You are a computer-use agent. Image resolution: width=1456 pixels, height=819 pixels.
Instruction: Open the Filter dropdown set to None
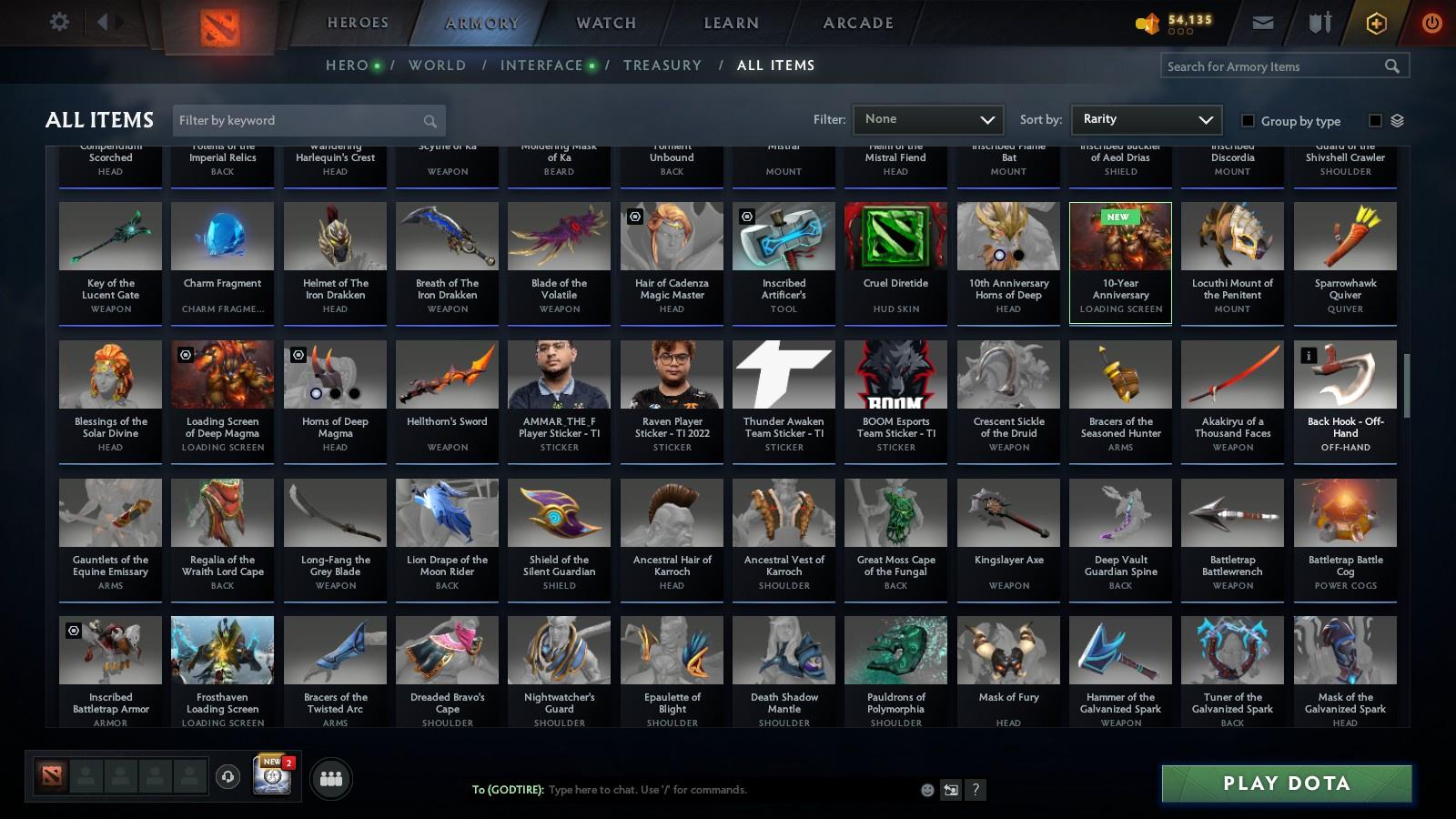pos(927,119)
